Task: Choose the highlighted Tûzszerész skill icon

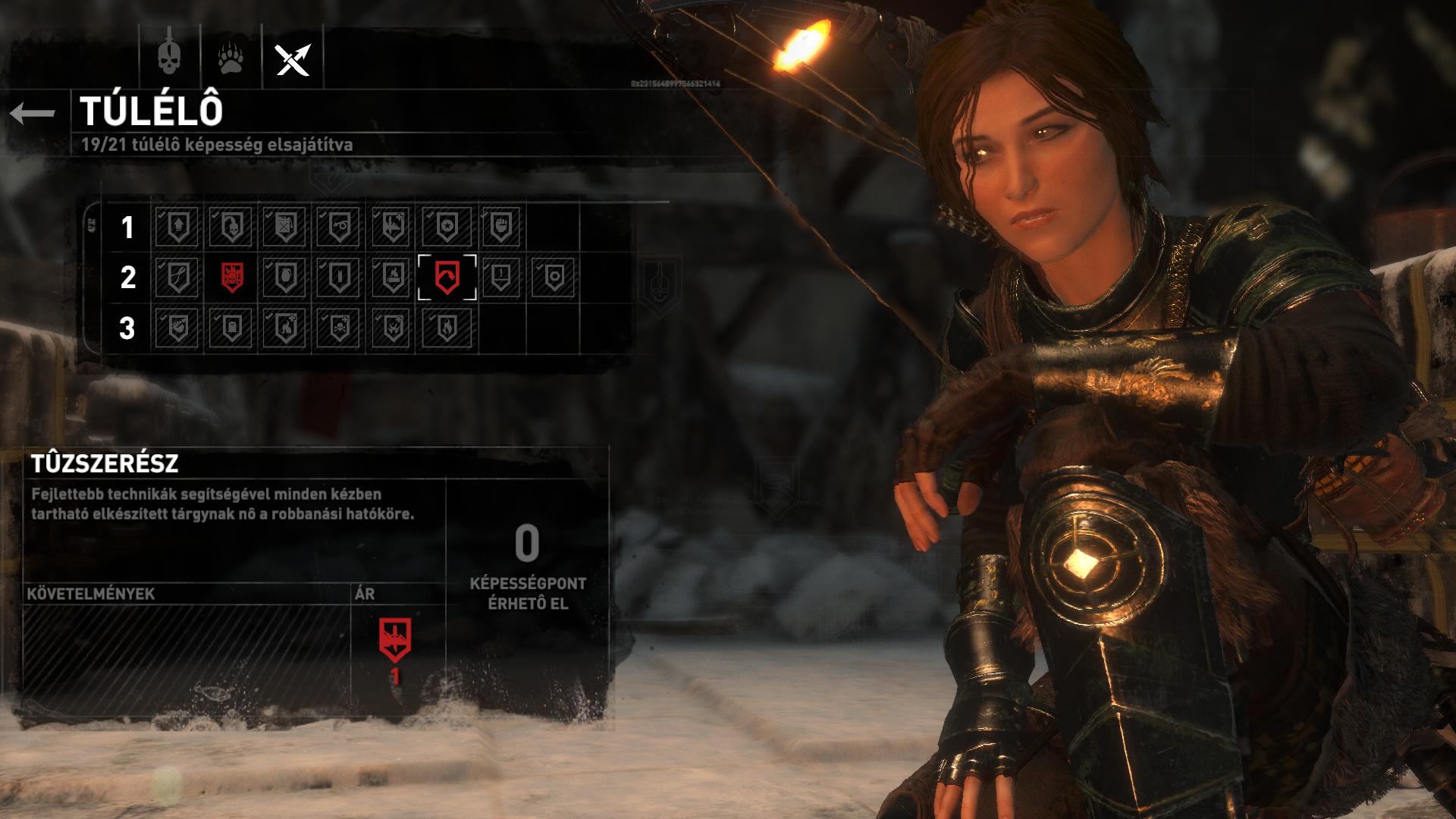Action: point(447,278)
